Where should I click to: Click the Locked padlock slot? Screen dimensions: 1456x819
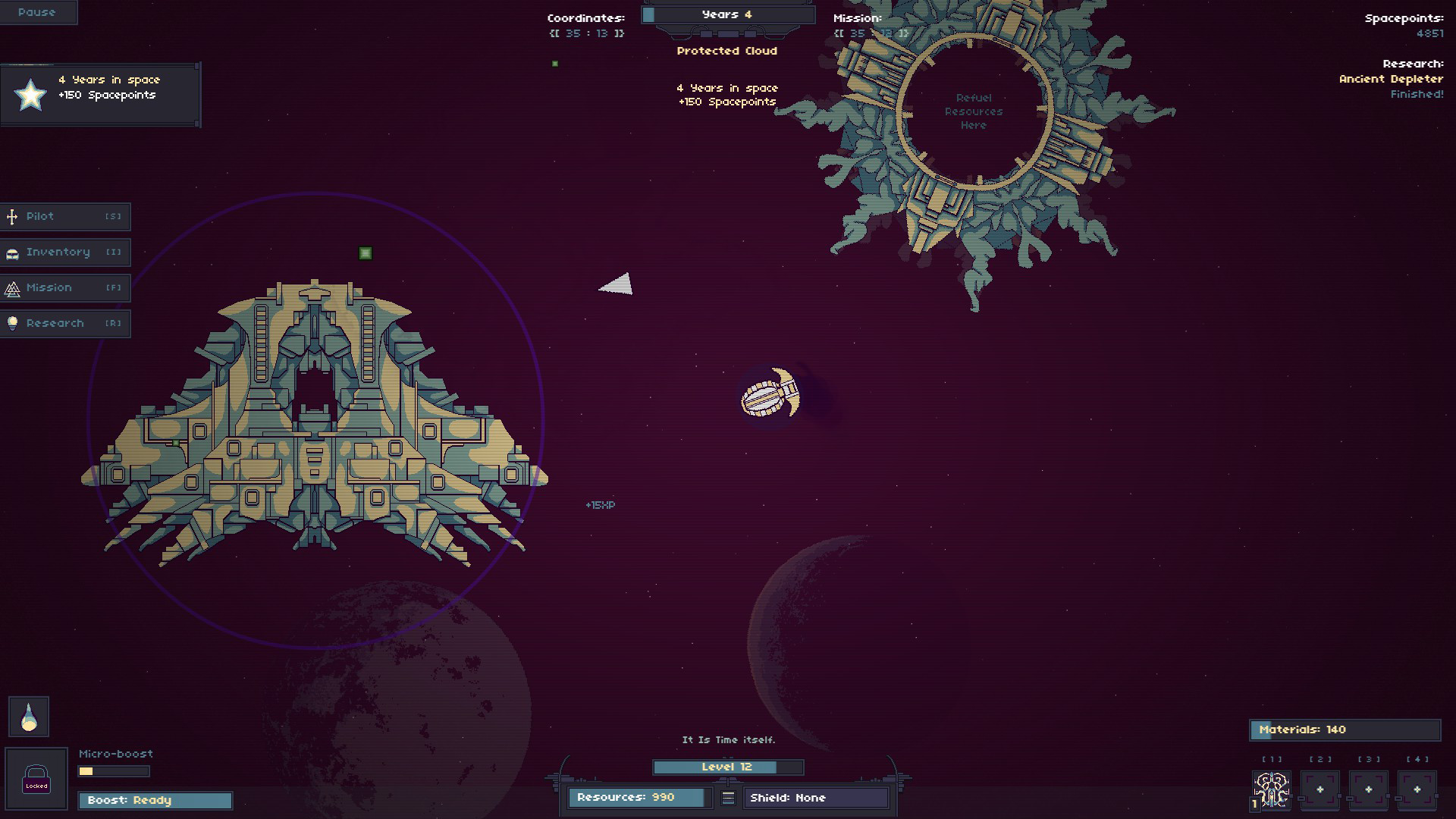(x=36, y=780)
